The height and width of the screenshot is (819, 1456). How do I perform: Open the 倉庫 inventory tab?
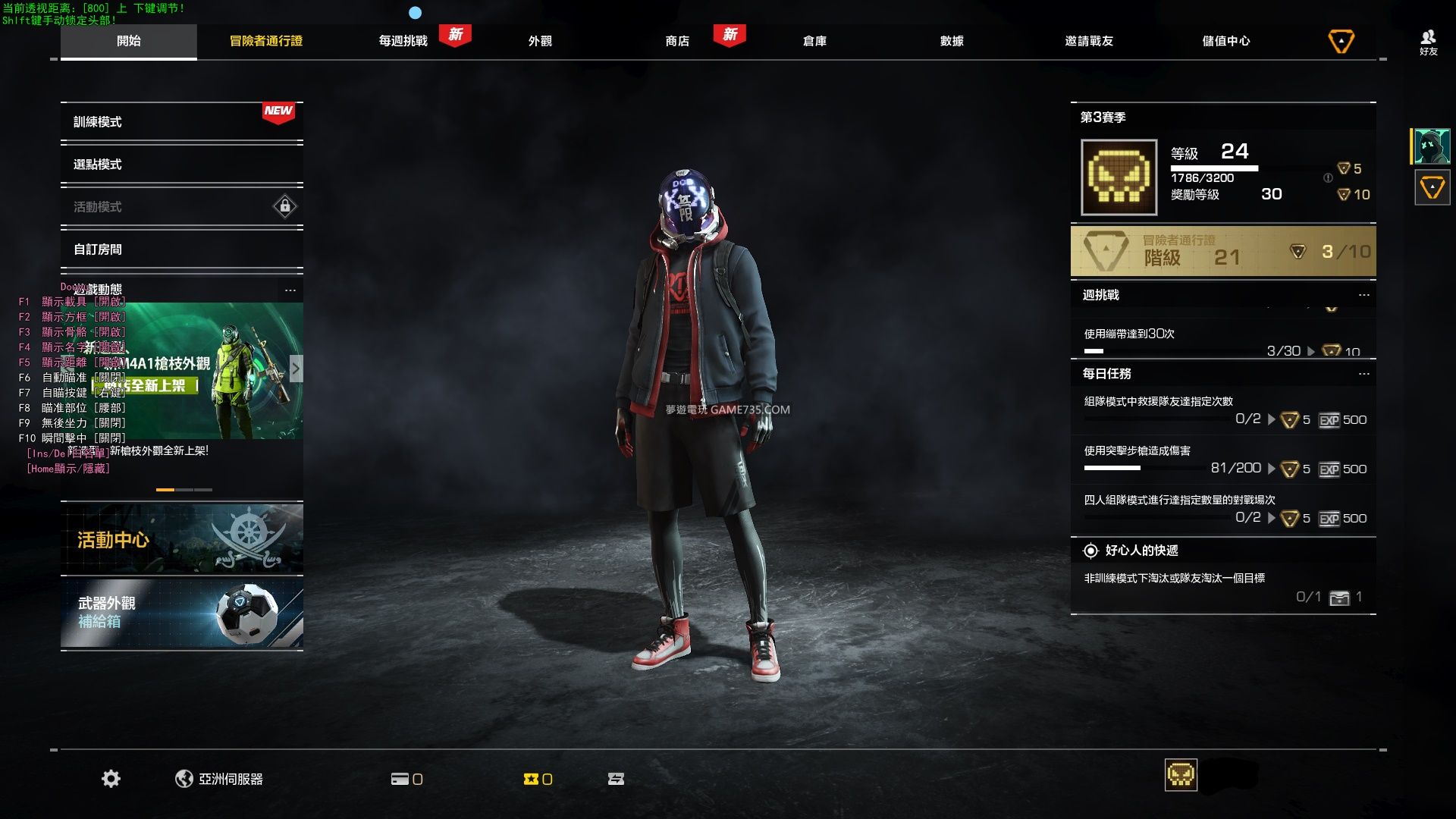point(814,41)
